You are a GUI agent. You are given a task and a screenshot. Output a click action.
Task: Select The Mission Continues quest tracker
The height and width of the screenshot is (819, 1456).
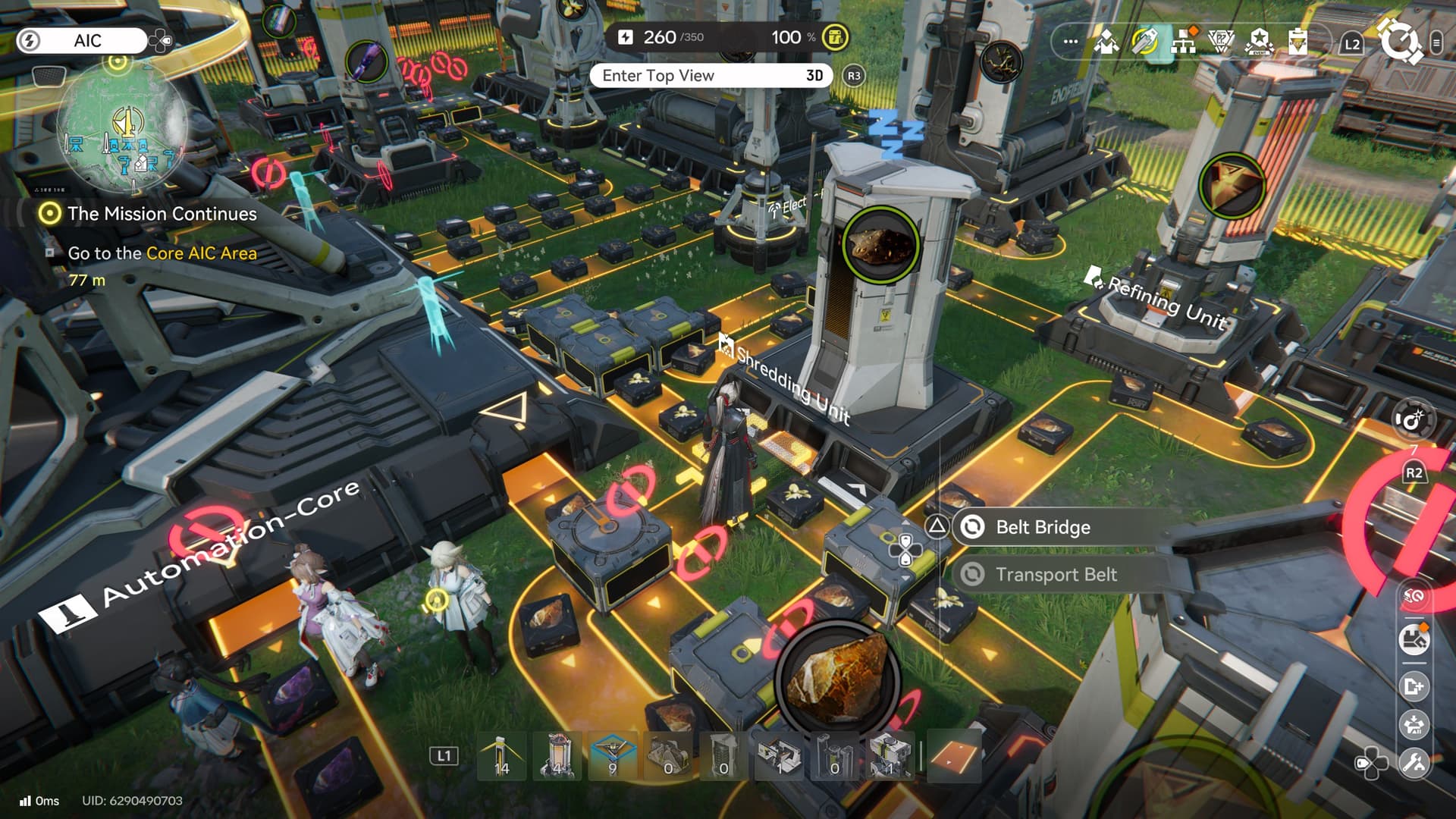162,214
